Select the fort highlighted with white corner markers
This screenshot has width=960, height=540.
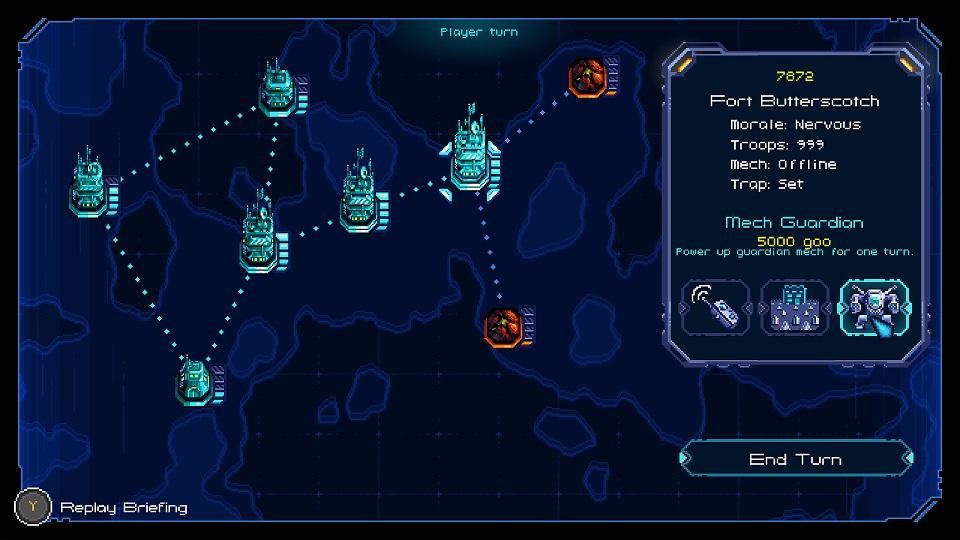[472, 158]
